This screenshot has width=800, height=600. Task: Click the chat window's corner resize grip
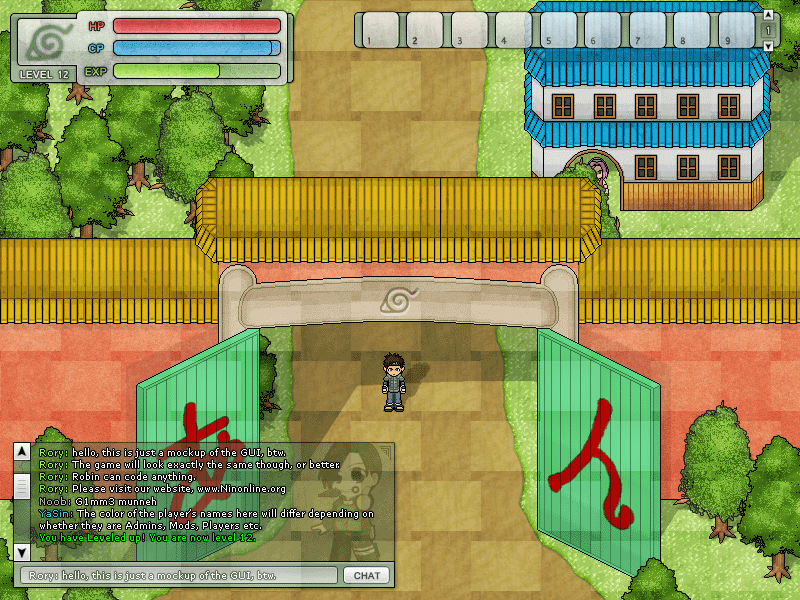pyautogui.click(x=388, y=450)
